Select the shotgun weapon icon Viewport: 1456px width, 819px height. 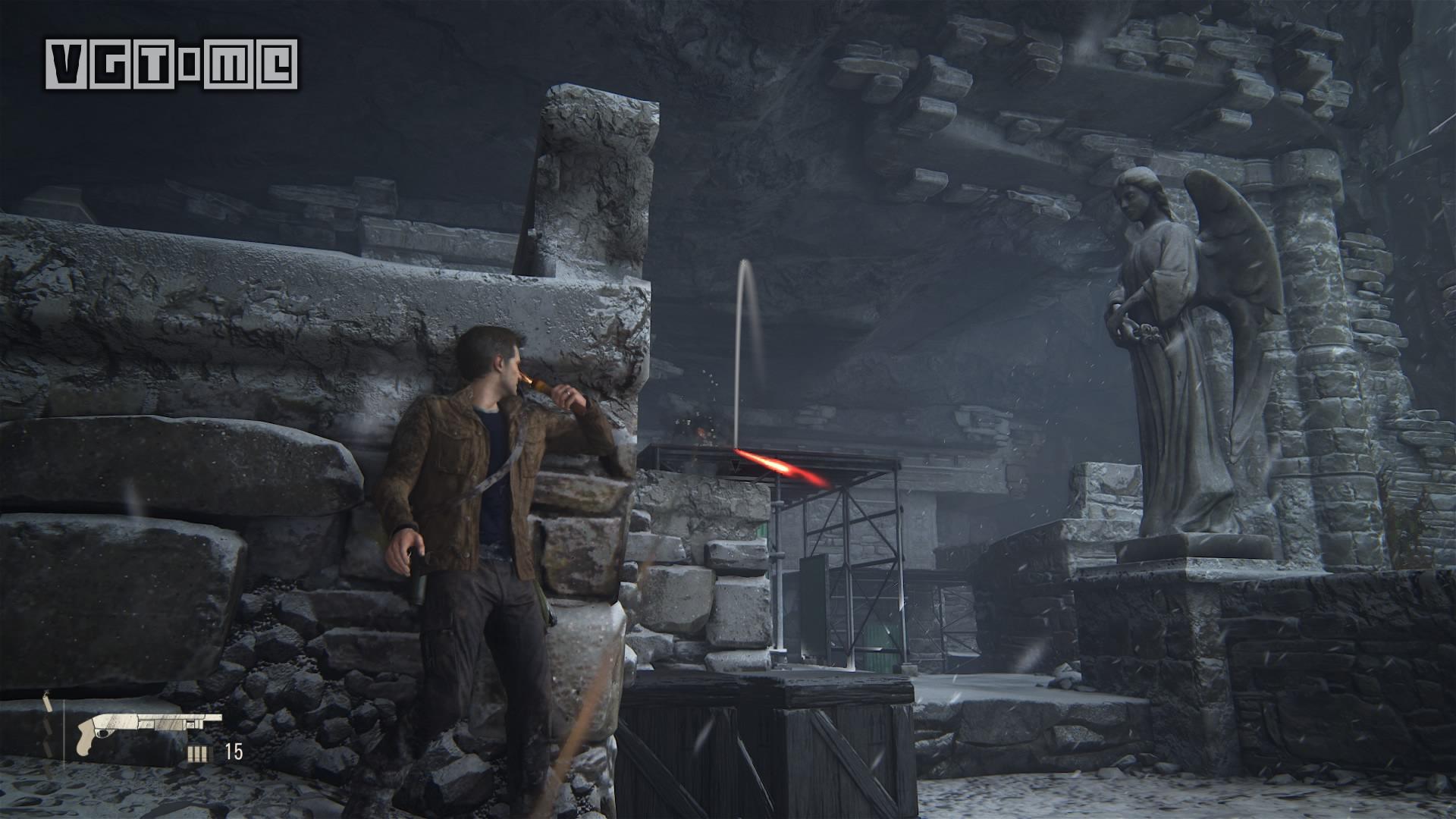click(149, 726)
